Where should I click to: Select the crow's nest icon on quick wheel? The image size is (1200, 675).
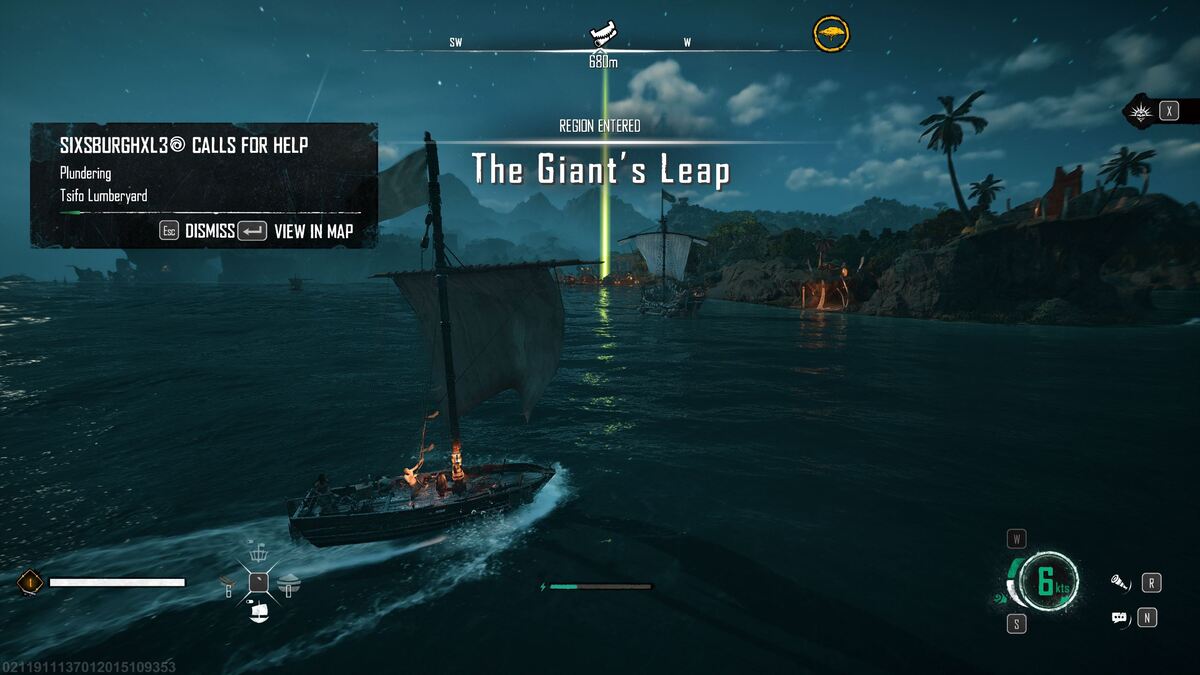pos(258,553)
